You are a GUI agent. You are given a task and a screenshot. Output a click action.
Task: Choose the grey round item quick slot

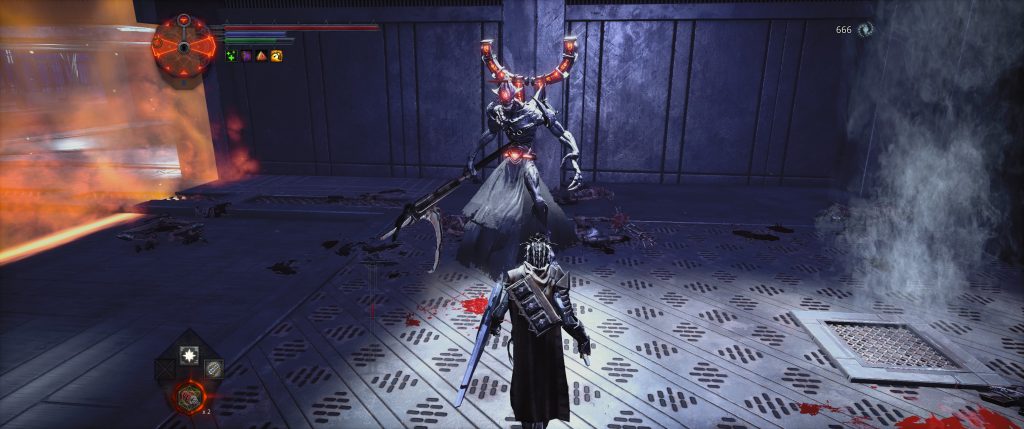[212, 369]
